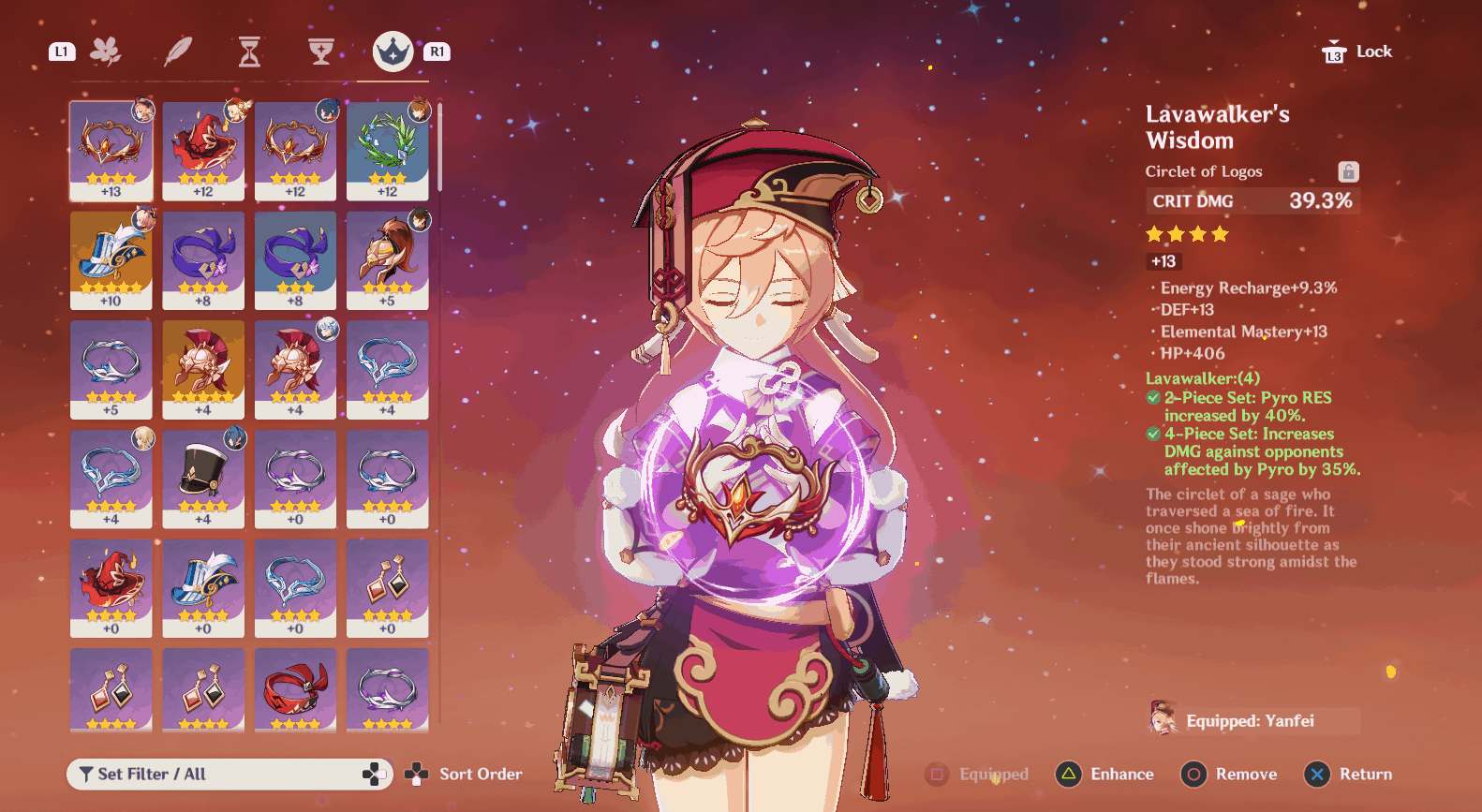Switch to the Flower of Life tab
The width and height of the screenshot is (1482, 812).
click(x=106, y=52)
